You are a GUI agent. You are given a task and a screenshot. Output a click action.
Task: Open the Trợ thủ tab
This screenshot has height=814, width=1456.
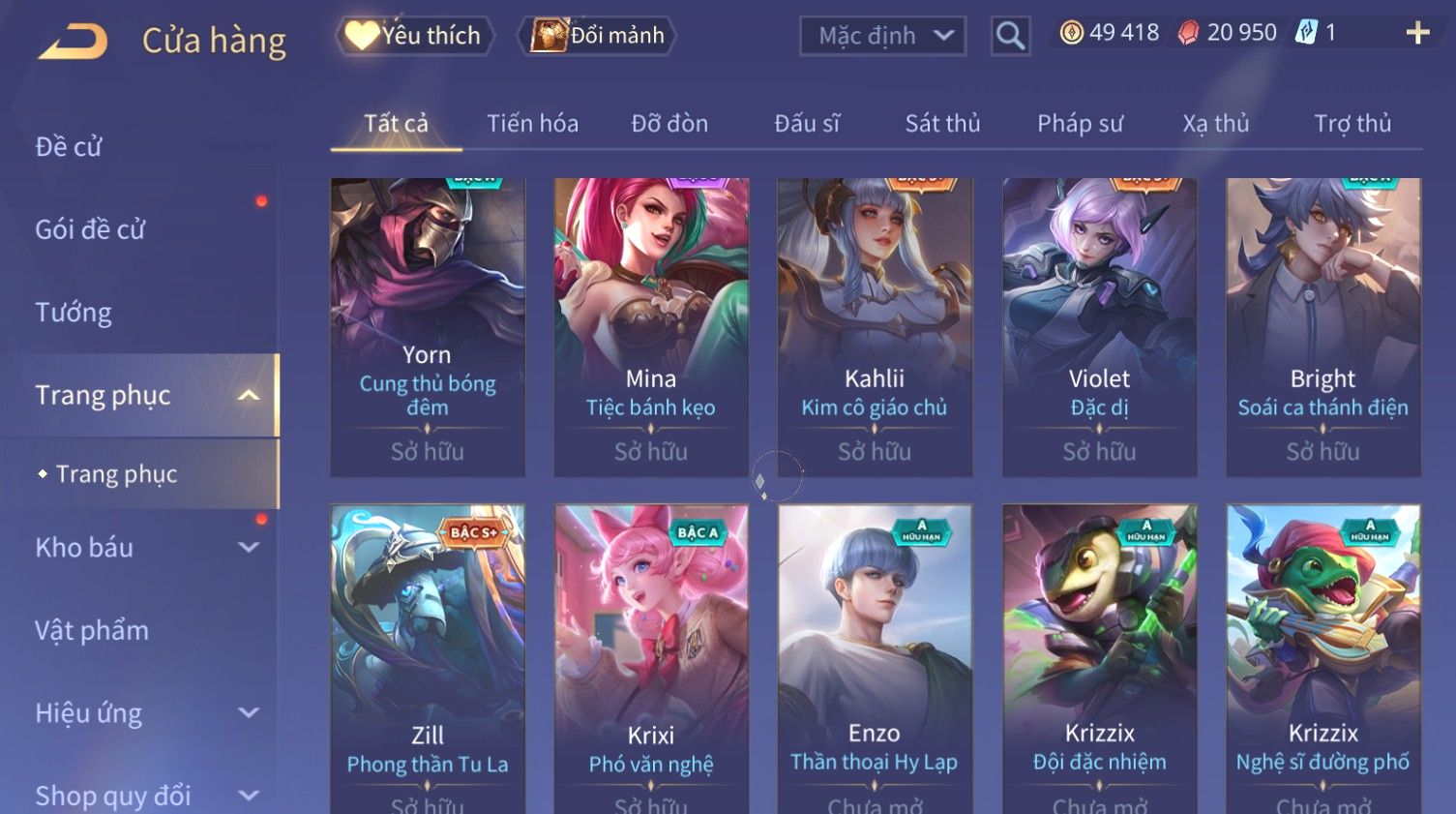click(x=1352, y=124)
